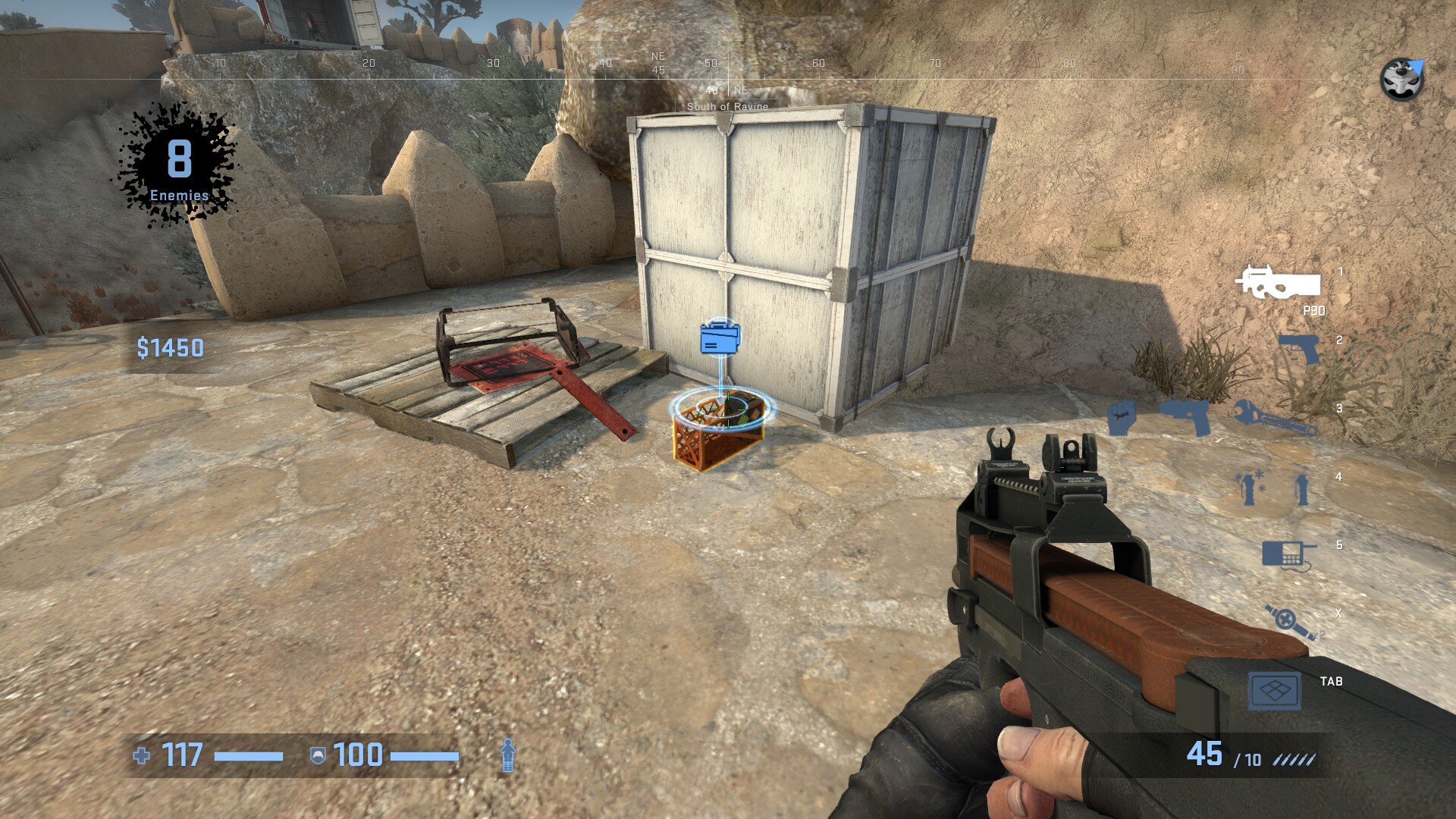Switch to the pistol in slot 2
The height and width of the screenshot is (819, 1456).
pos(1298,349)
